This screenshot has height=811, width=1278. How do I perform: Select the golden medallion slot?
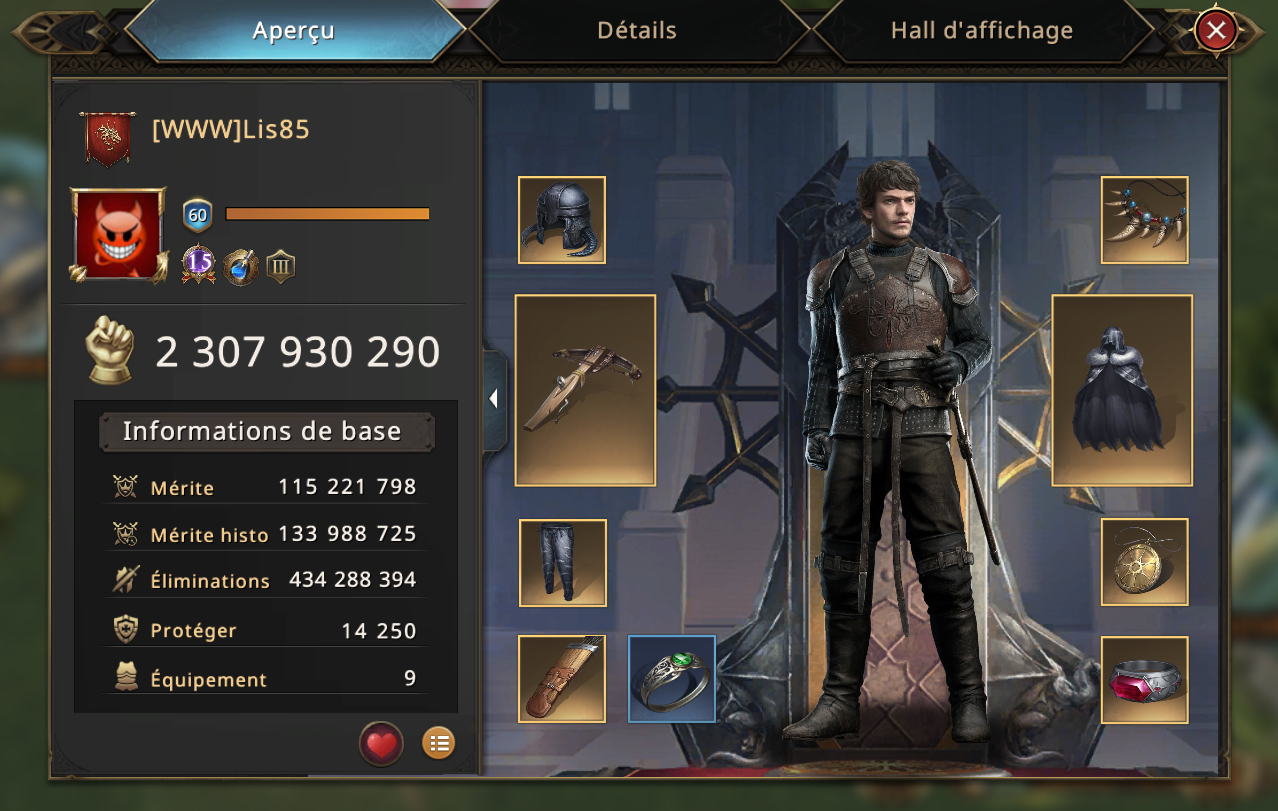click(1144, 562)
